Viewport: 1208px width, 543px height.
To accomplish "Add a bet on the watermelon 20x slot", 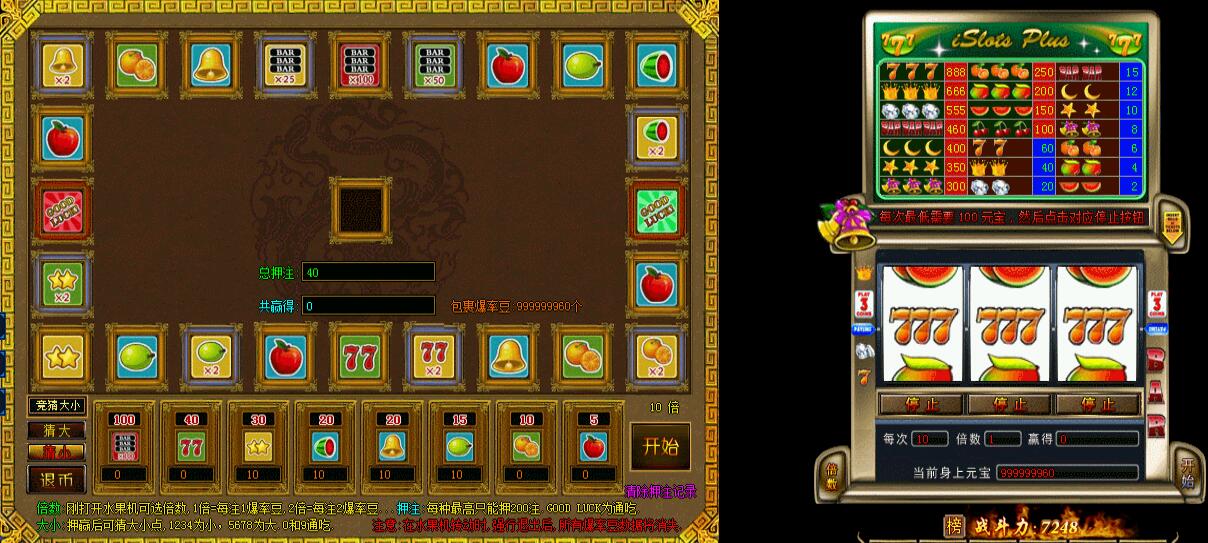I will pyautogui.click(x=323, y=445).
